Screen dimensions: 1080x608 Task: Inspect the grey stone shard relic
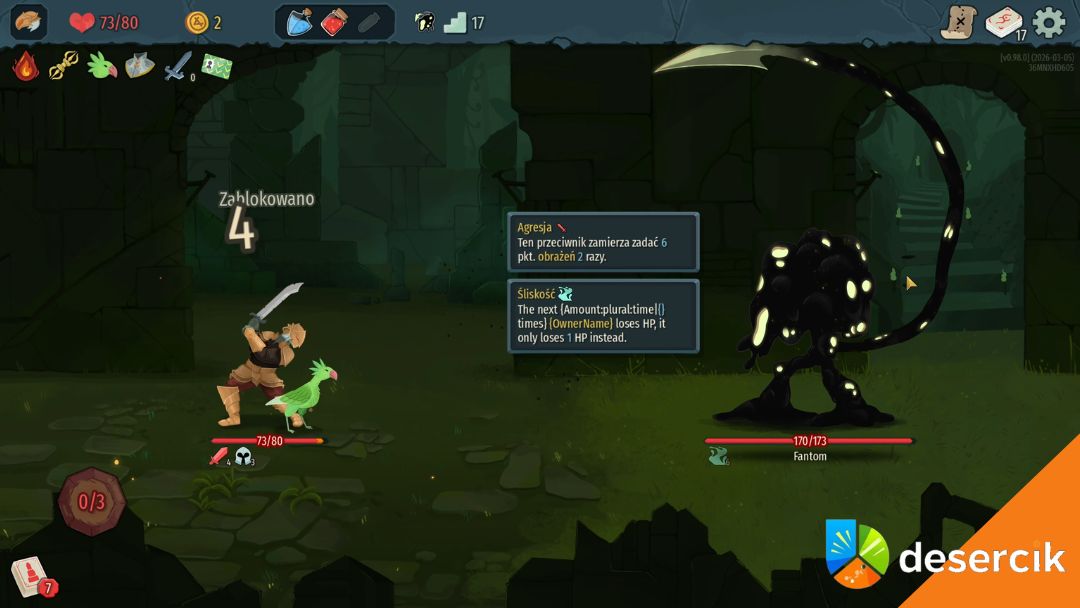click(139, 67)
